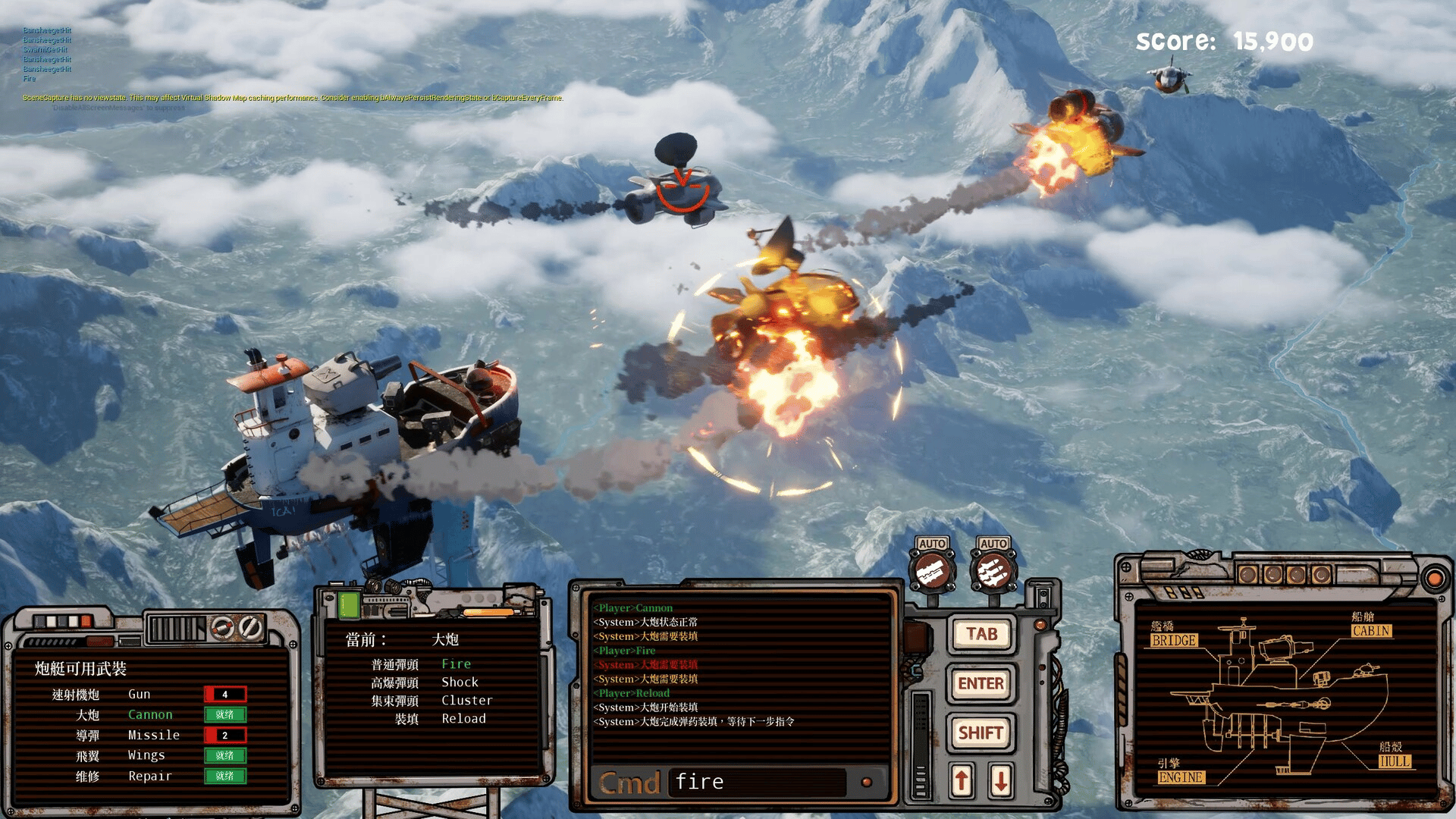Choose the Cluster shell option

pyautogui.click(x=466, y=700)
